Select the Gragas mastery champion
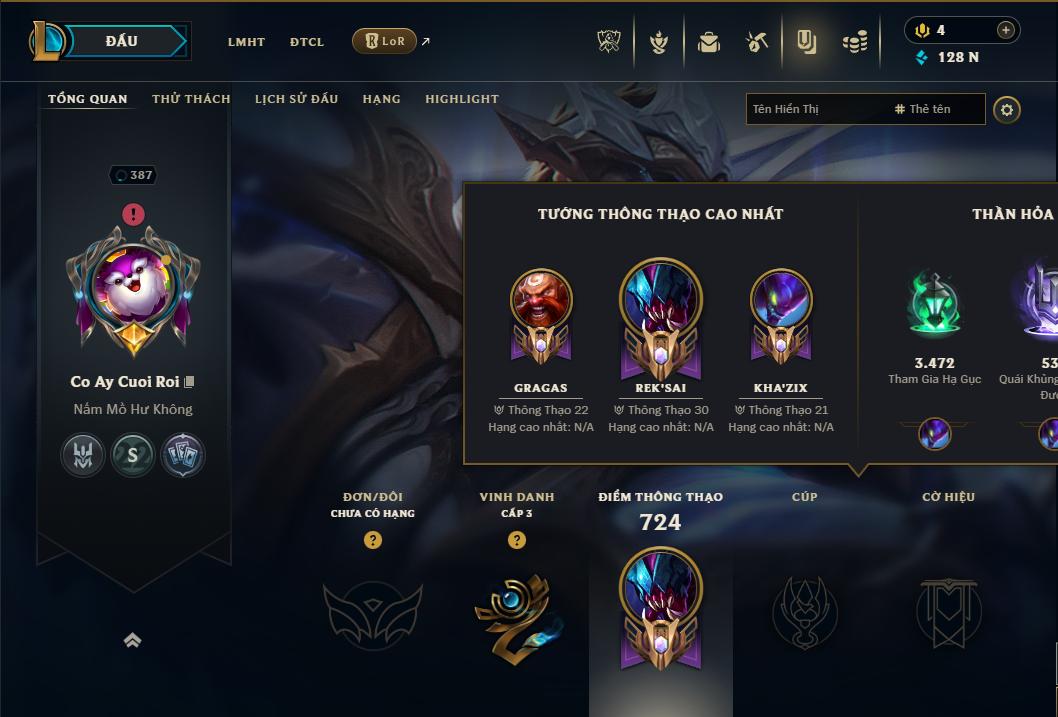The height and width of the screenshot is (717, 1058). (x=541, y=315)
